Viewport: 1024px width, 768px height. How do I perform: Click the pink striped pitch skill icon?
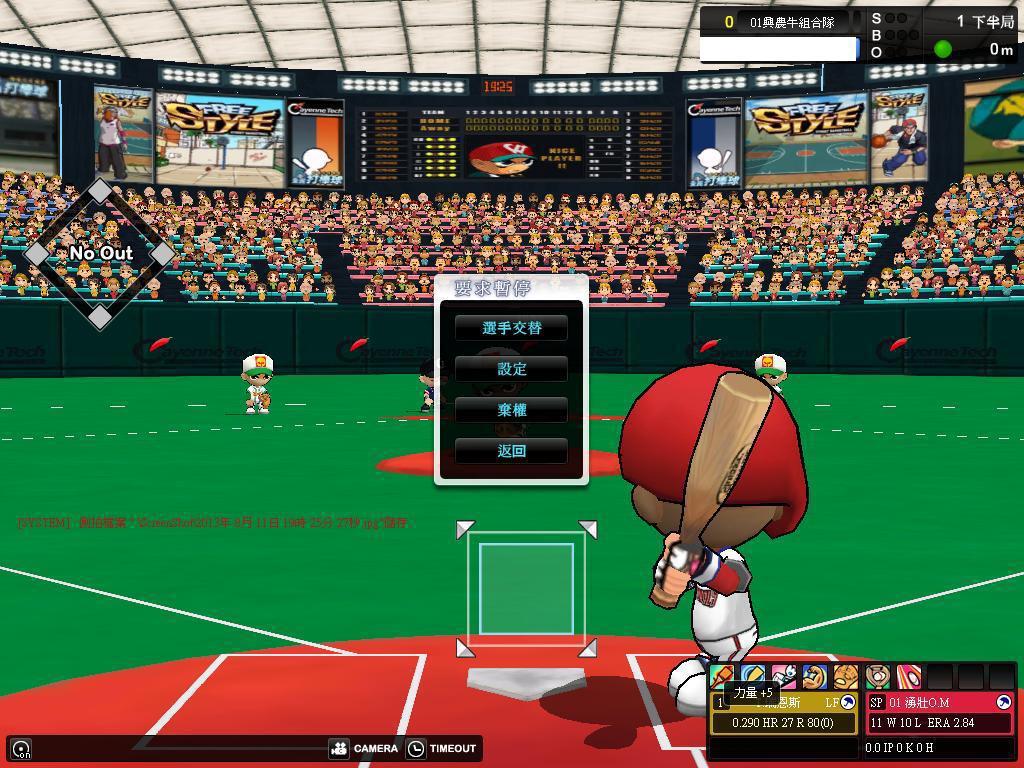(908, 677)
